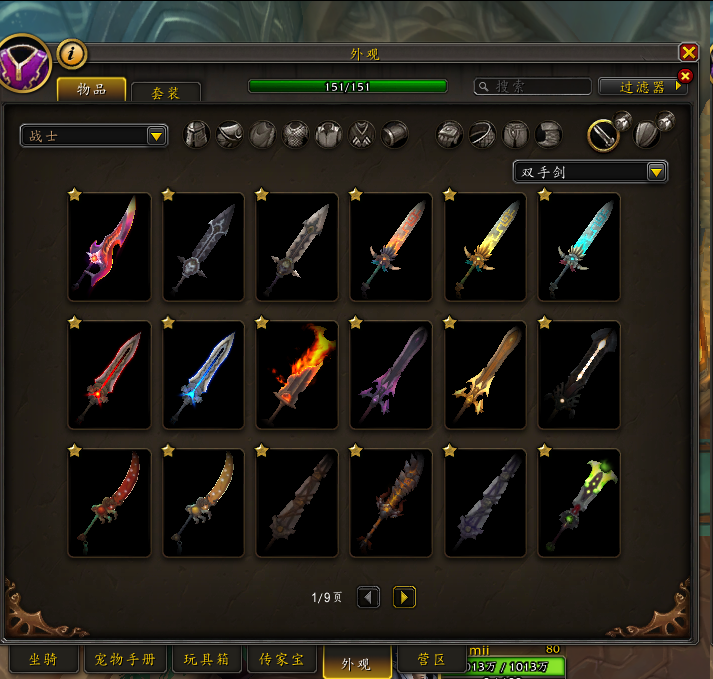
Task: Go to the next appearance page
Action: tap(404, 597)
